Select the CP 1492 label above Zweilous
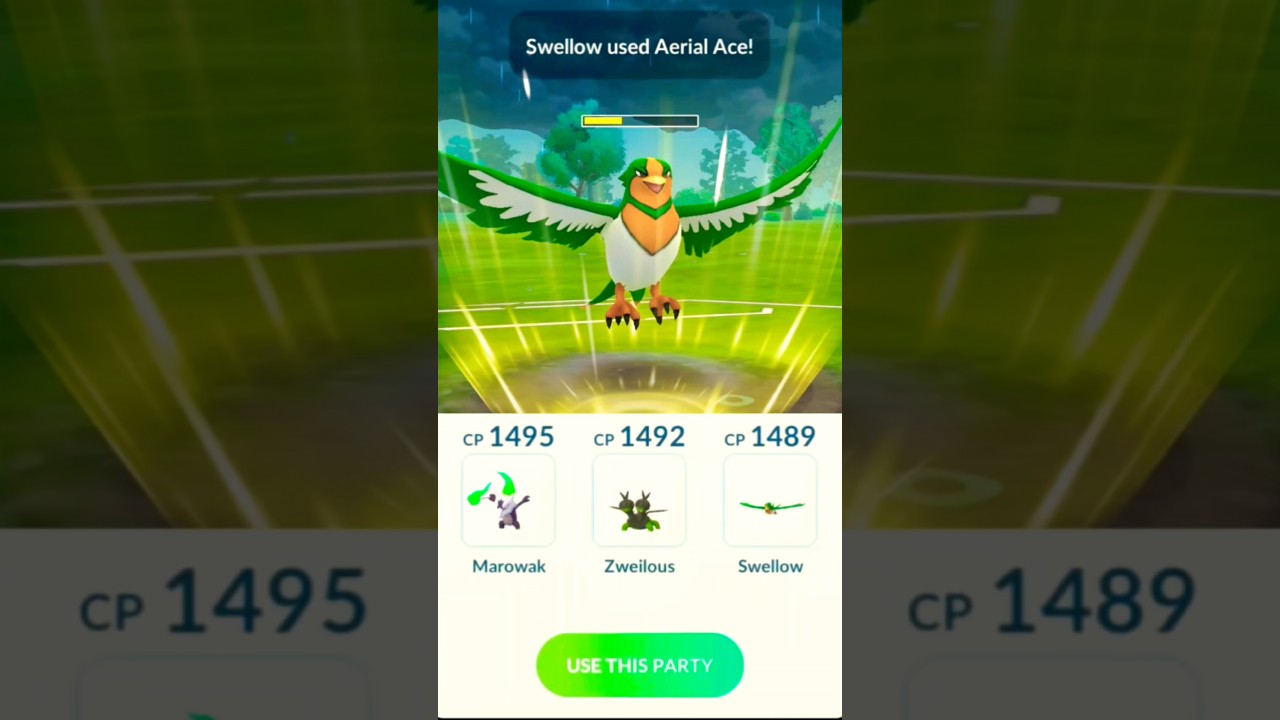Viewport: 1280px width, 720px height. (x=639, y=438)
